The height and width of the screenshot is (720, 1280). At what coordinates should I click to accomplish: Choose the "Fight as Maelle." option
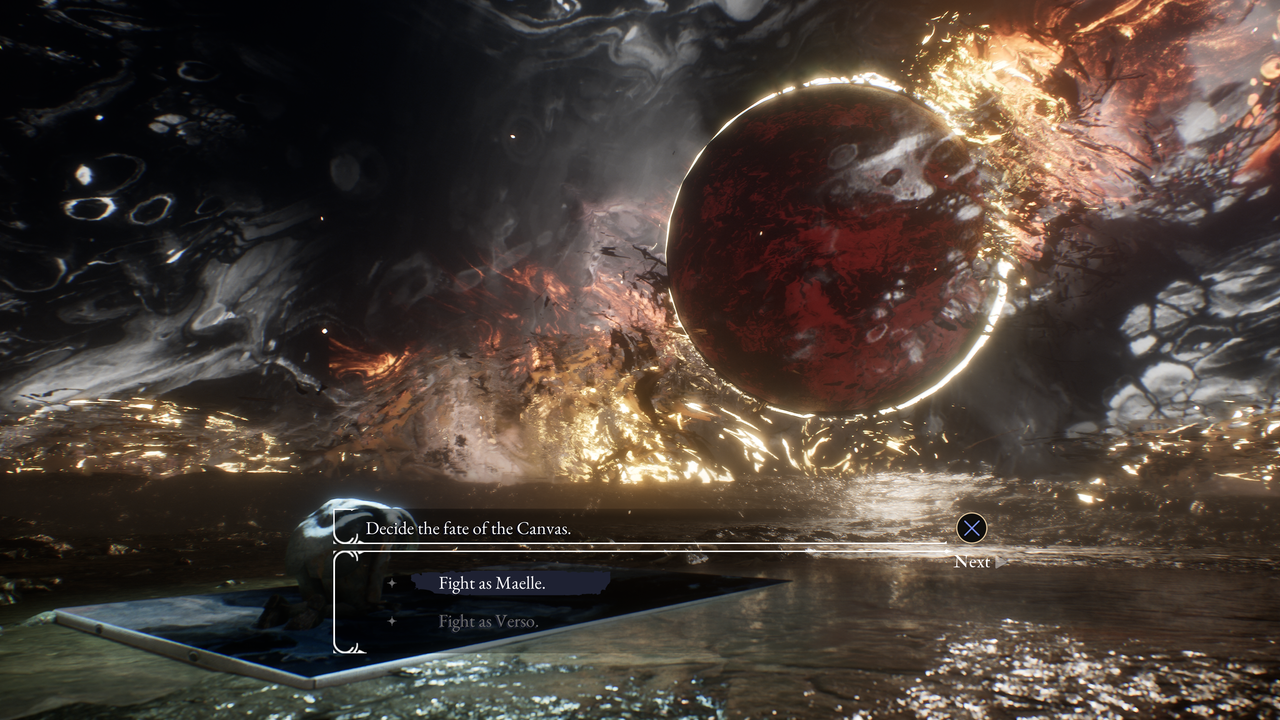[x=492, y=584]
